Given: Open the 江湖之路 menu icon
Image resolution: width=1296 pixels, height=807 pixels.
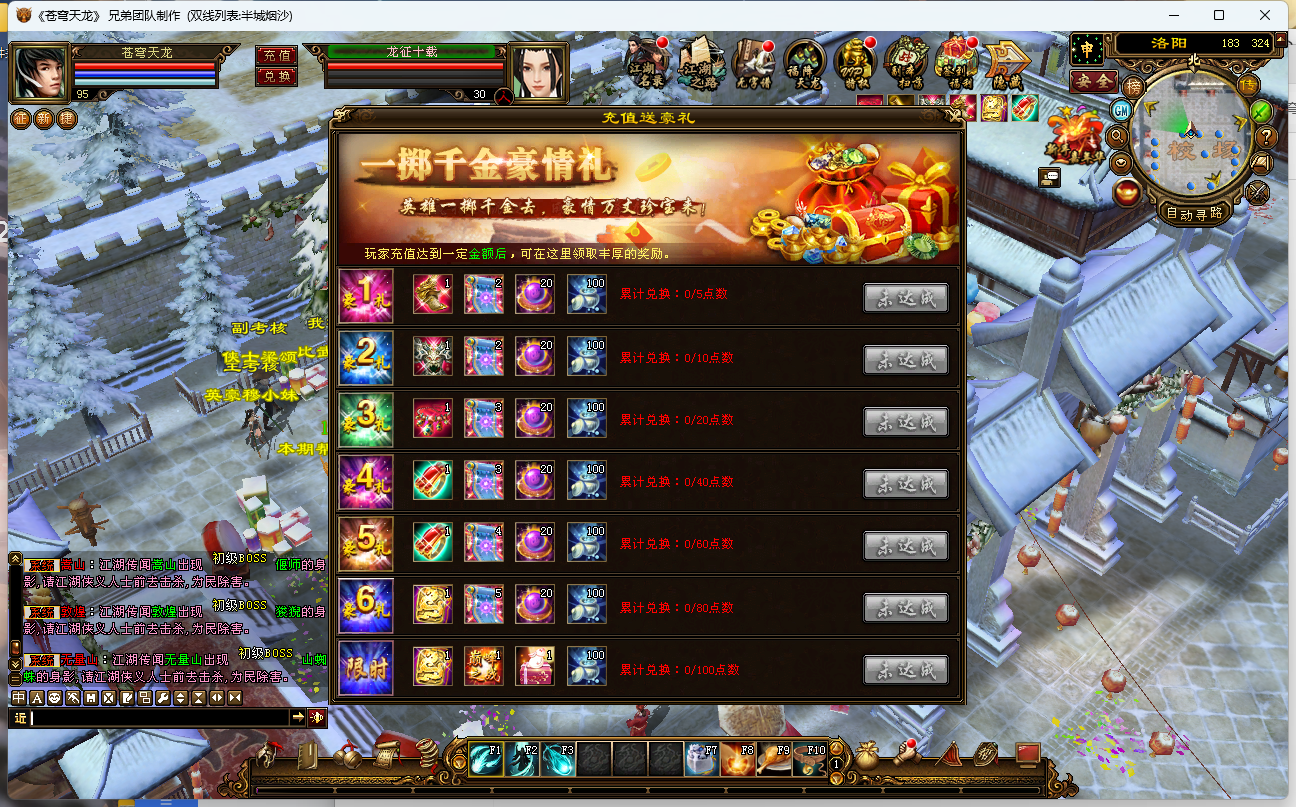Looking at the screenshot, I should click(700, 60).
